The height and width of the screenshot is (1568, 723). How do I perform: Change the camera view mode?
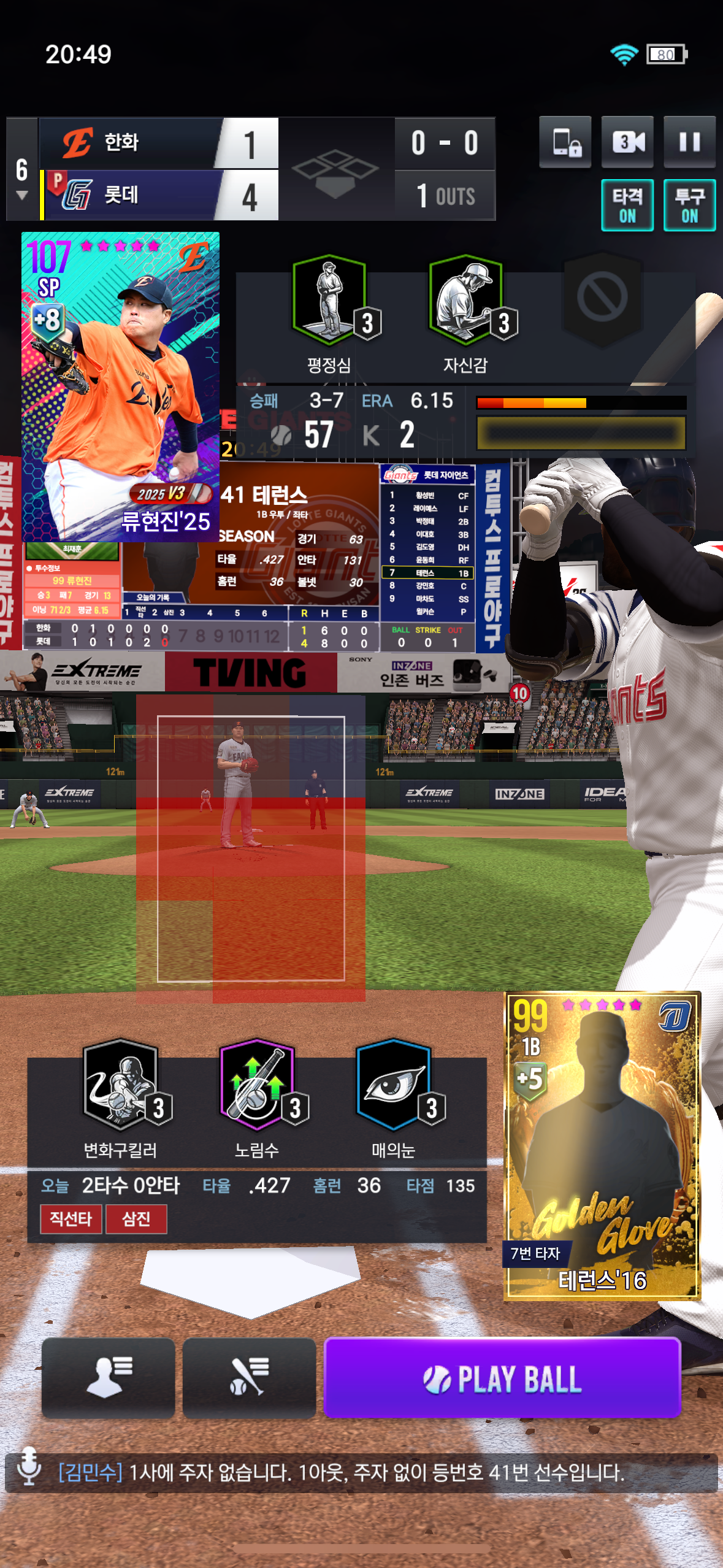pos(627,142)
